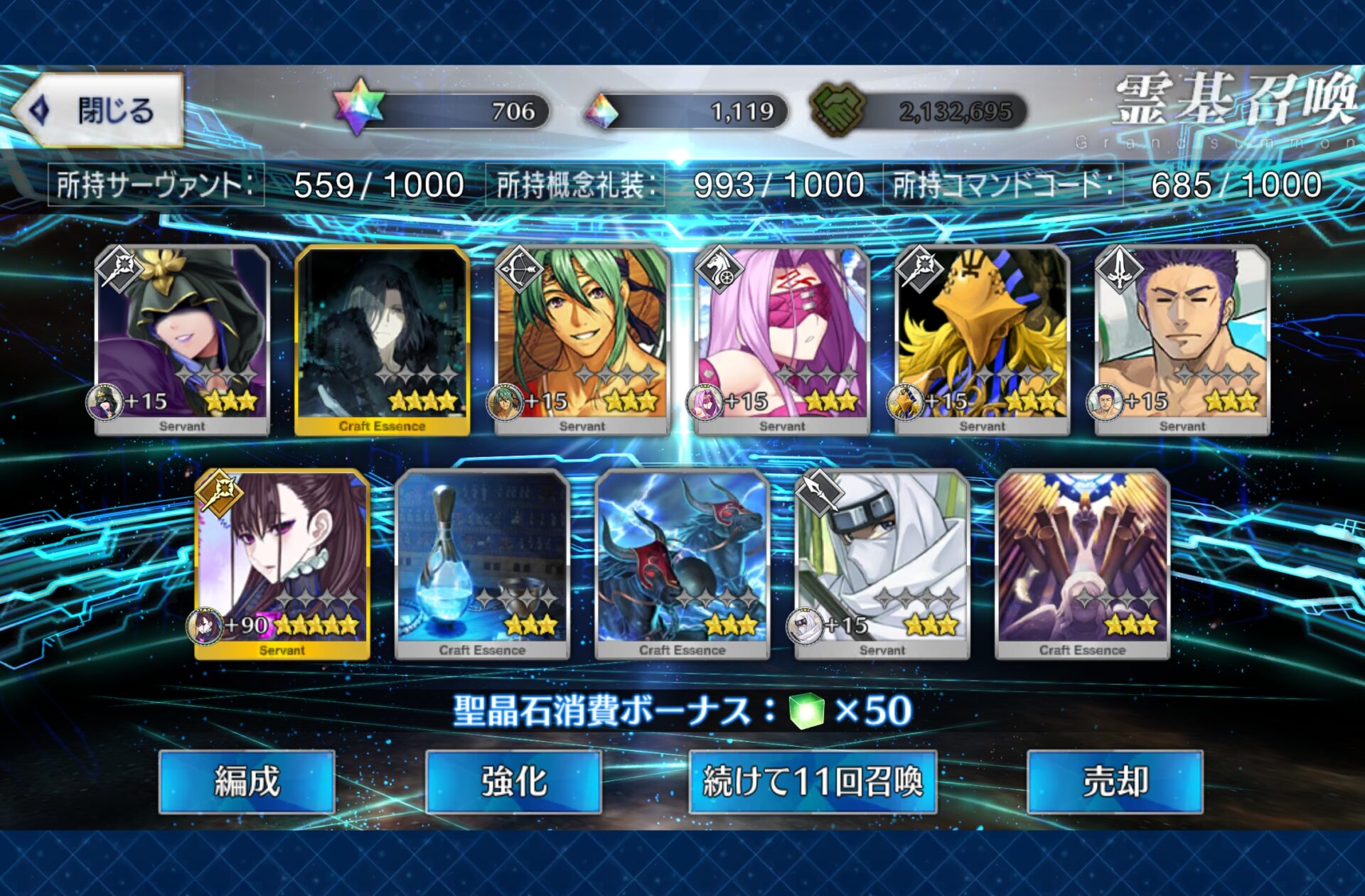View the hooded purple-robed Servant card
The image size is (1365, 896).
182,339
